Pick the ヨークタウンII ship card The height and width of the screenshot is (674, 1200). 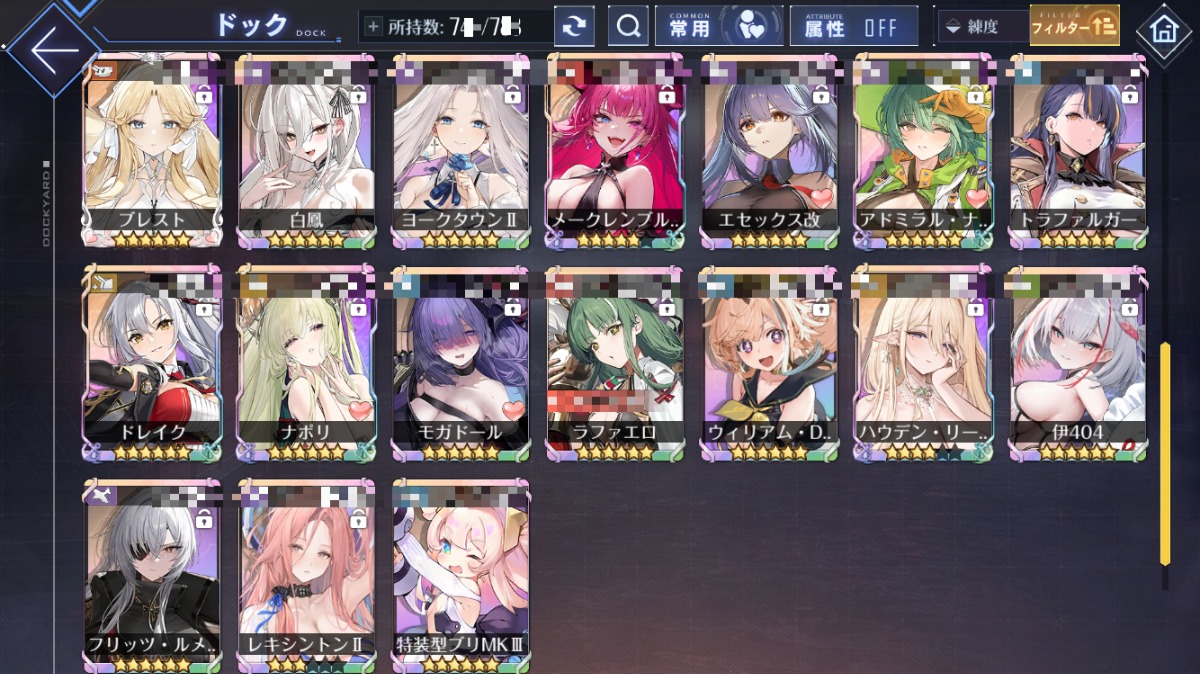pos(461,150)
